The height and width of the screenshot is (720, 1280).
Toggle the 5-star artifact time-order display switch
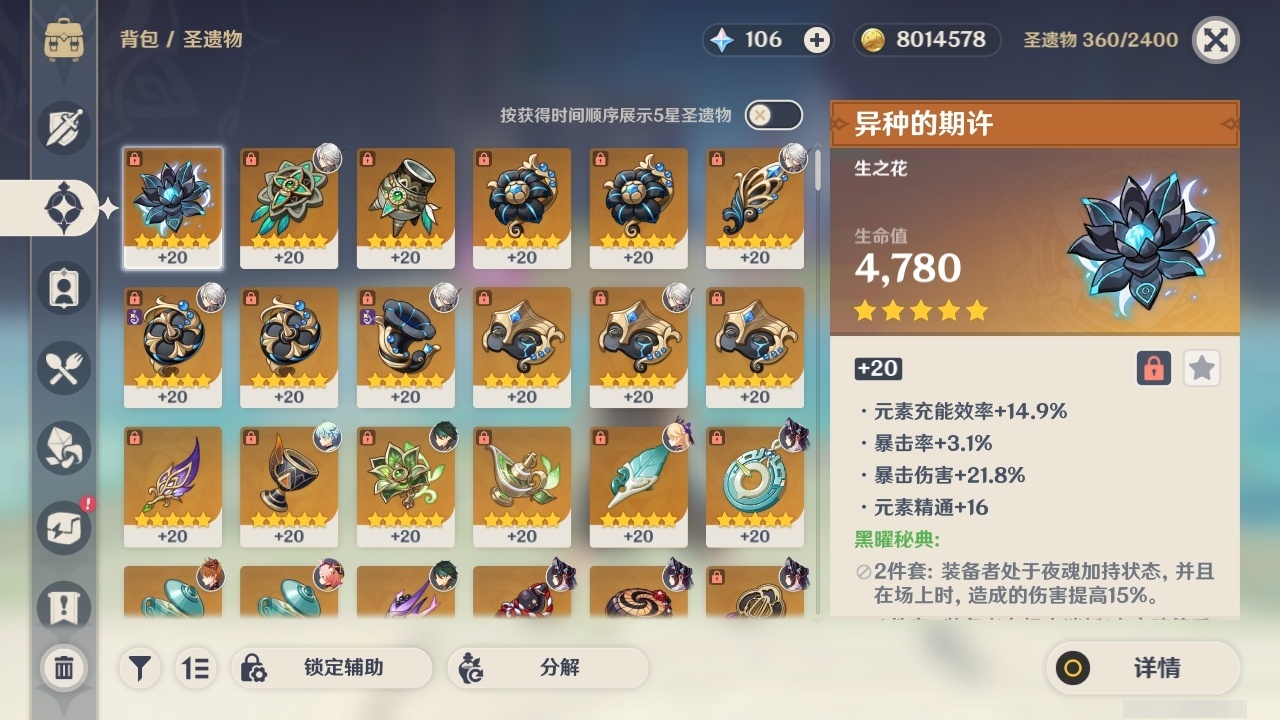point(773,115)
